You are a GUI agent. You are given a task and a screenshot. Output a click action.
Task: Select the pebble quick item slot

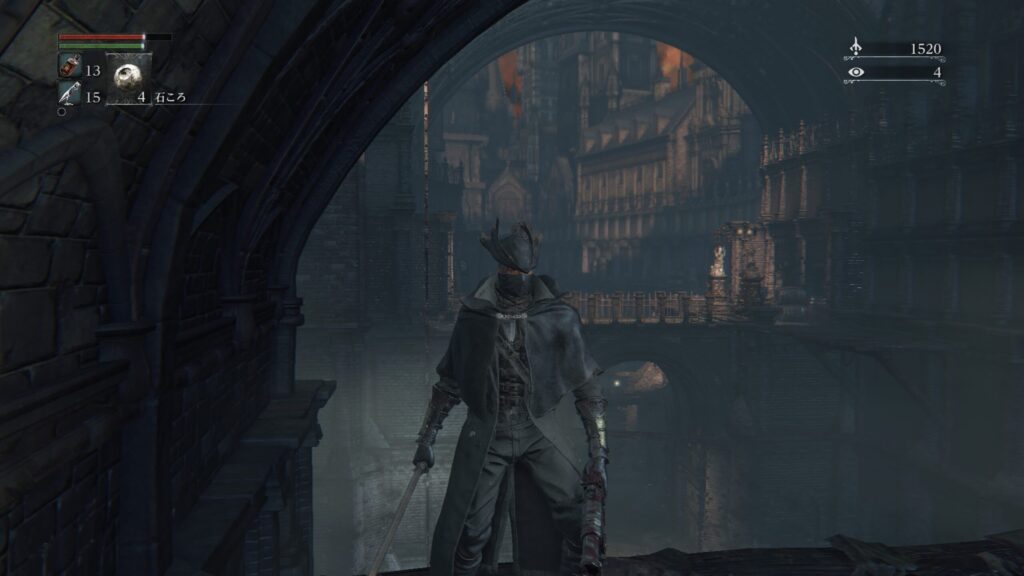pos(130,78)
